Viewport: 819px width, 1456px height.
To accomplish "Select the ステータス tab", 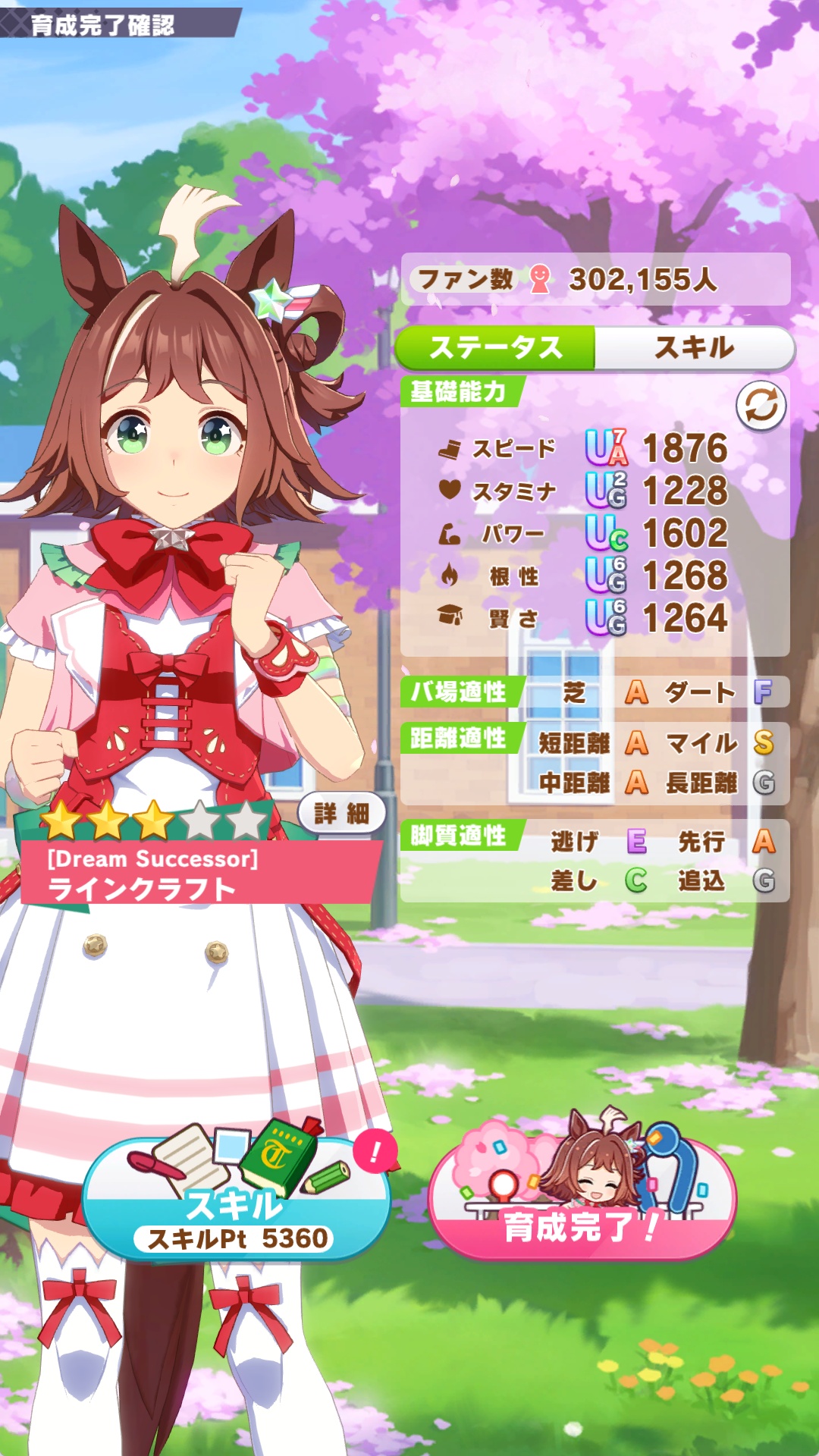I will (496, 348).
